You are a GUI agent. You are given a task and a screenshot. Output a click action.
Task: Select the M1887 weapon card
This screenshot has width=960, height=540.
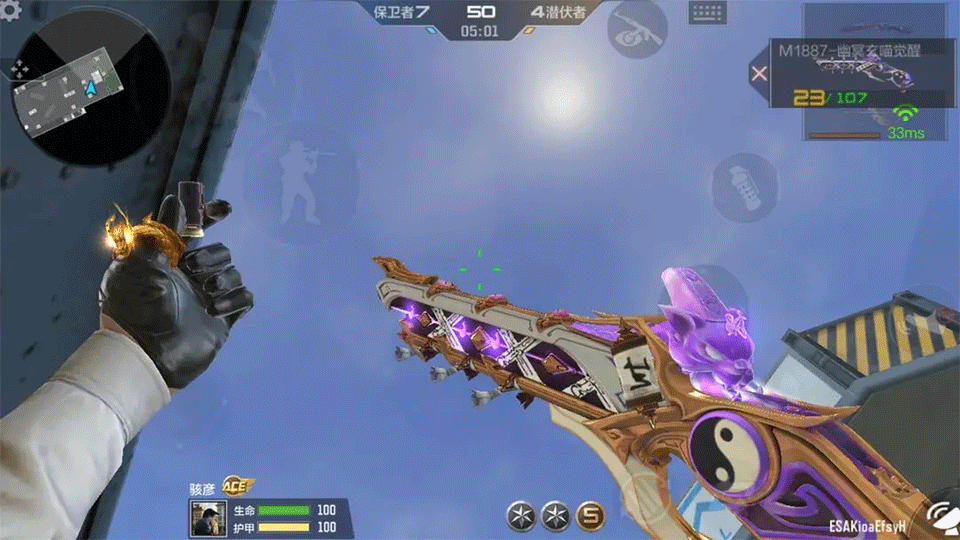pyautogui.click(x=860, y=73)
